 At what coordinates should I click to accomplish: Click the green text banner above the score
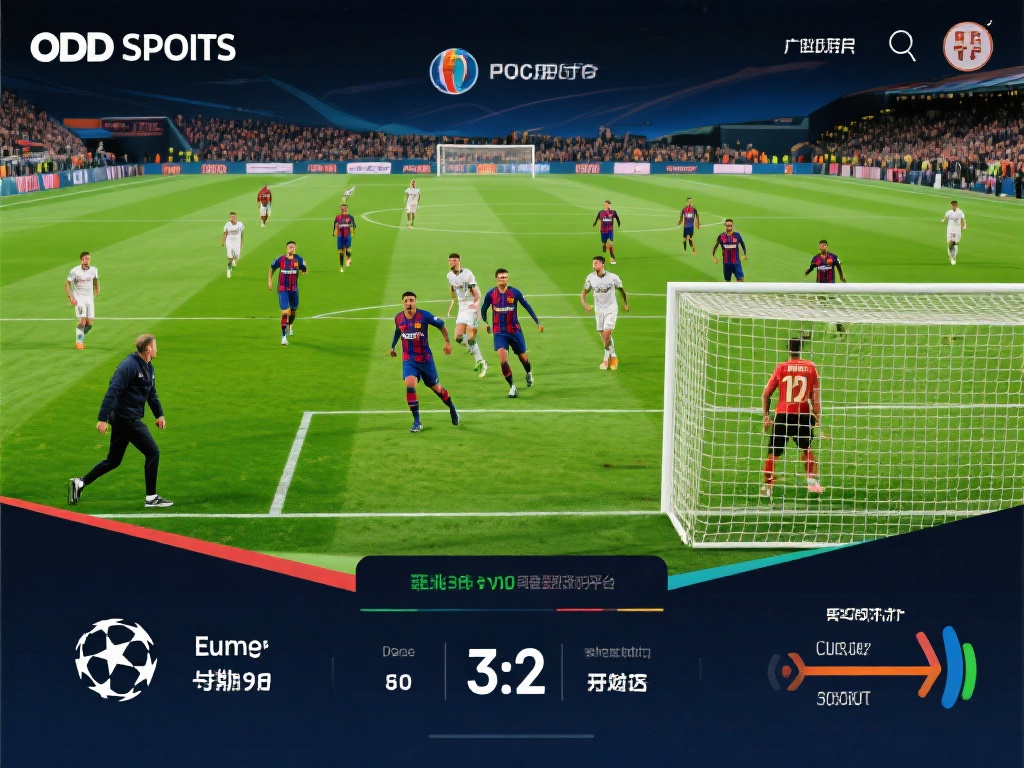click(513, 582)
